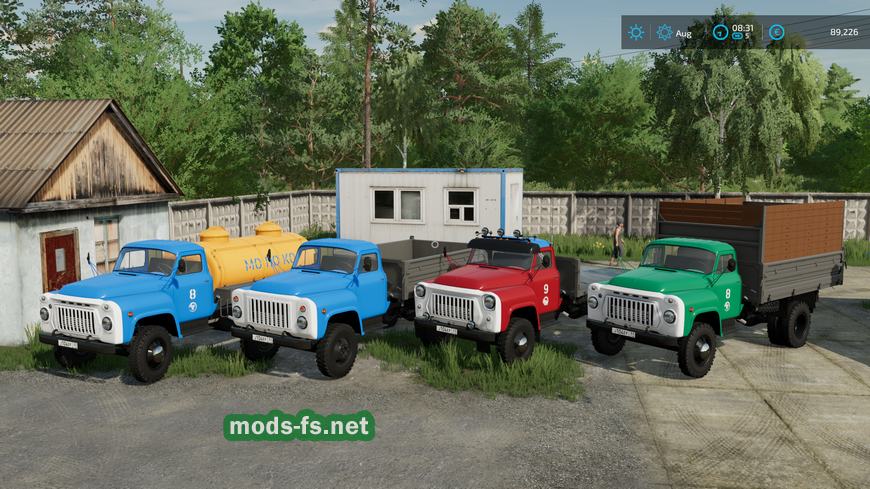Click the sunny weather icon
Viewport: 870px width, 489px height.
(636, 32)
